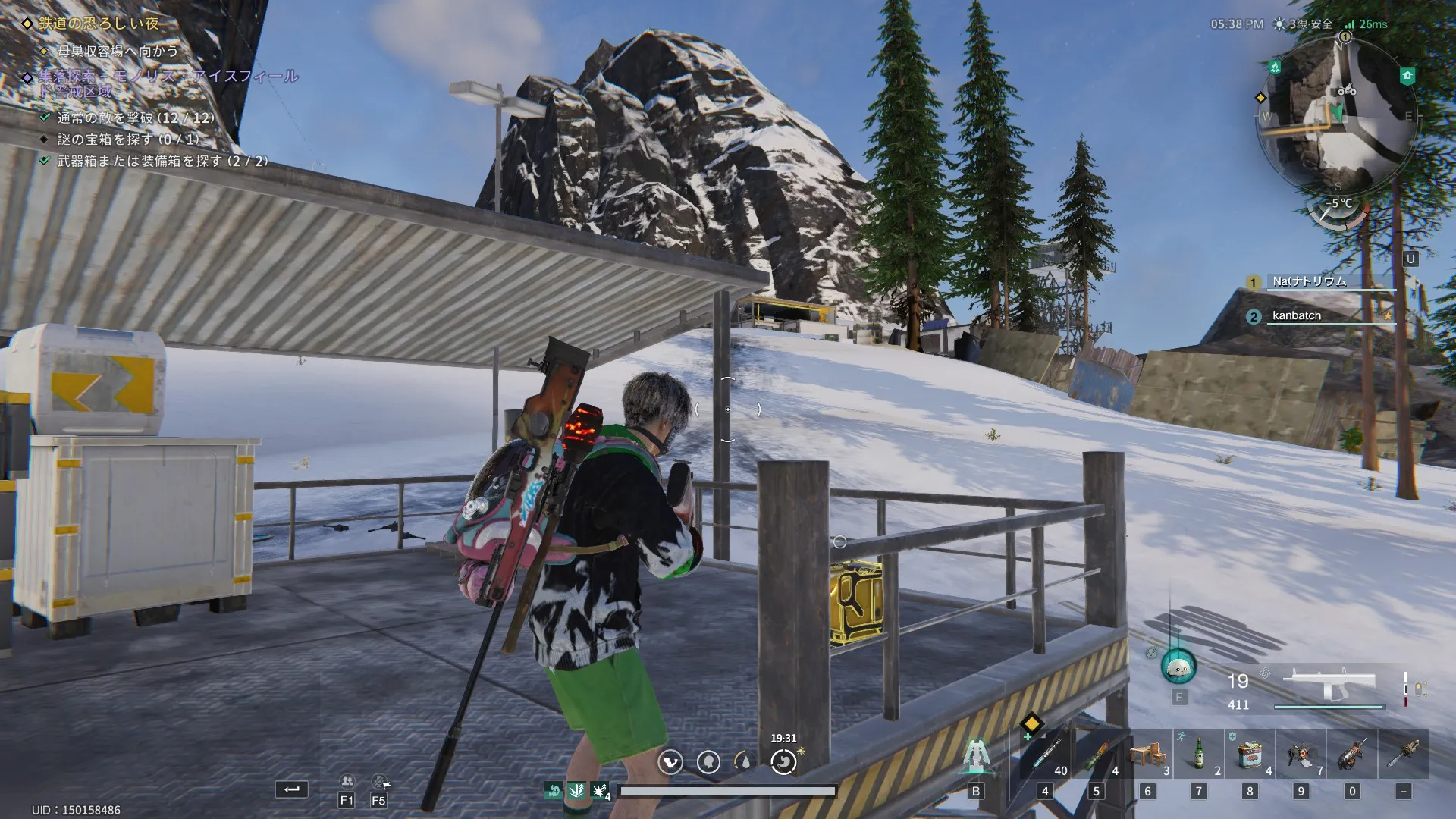This screenshot has width=1456, height=819.
Task: Select the campfire marker on the minimap
Action: 1276,67
